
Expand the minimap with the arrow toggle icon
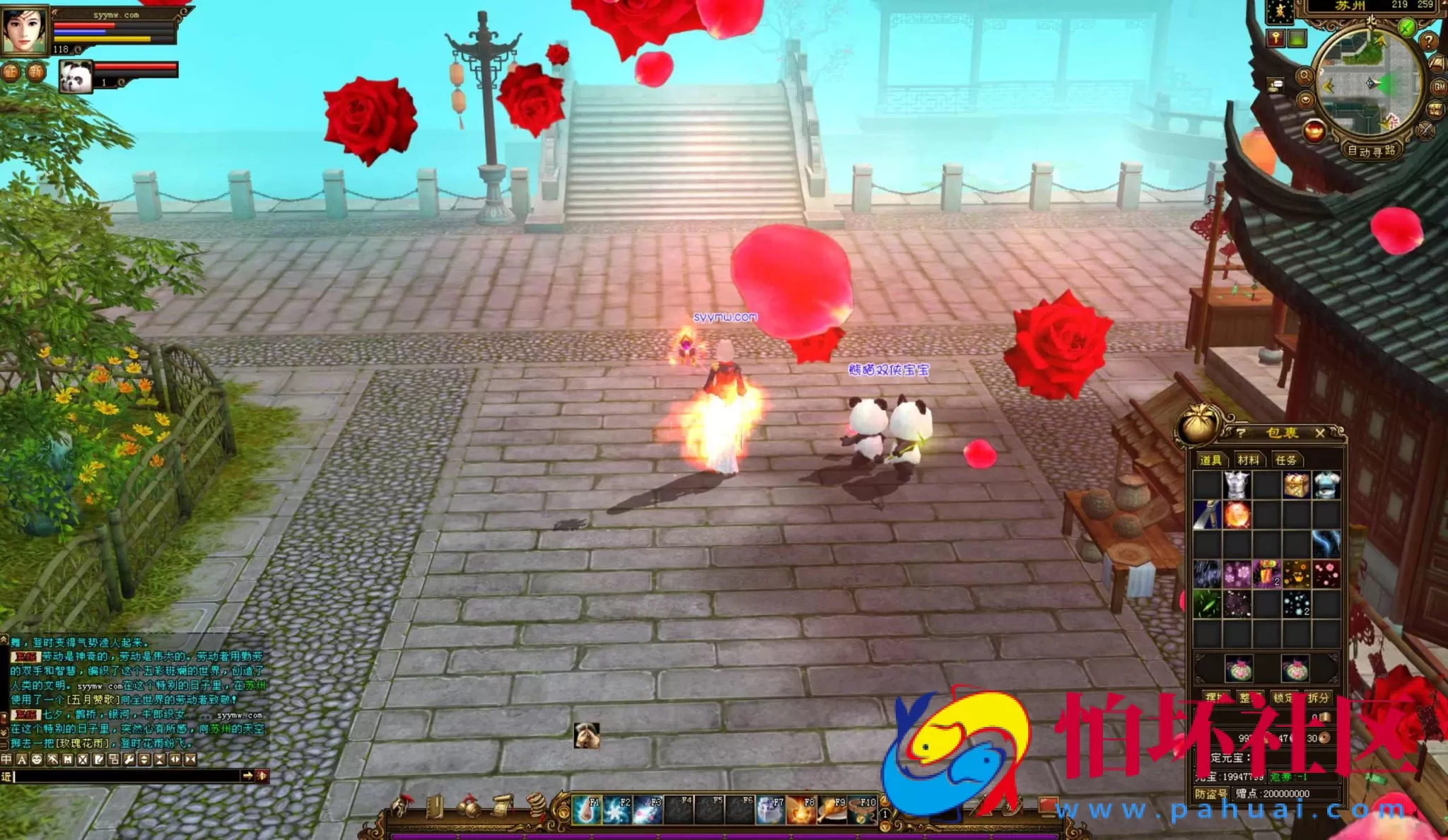pyautogui.click(x=1307, y=99)
